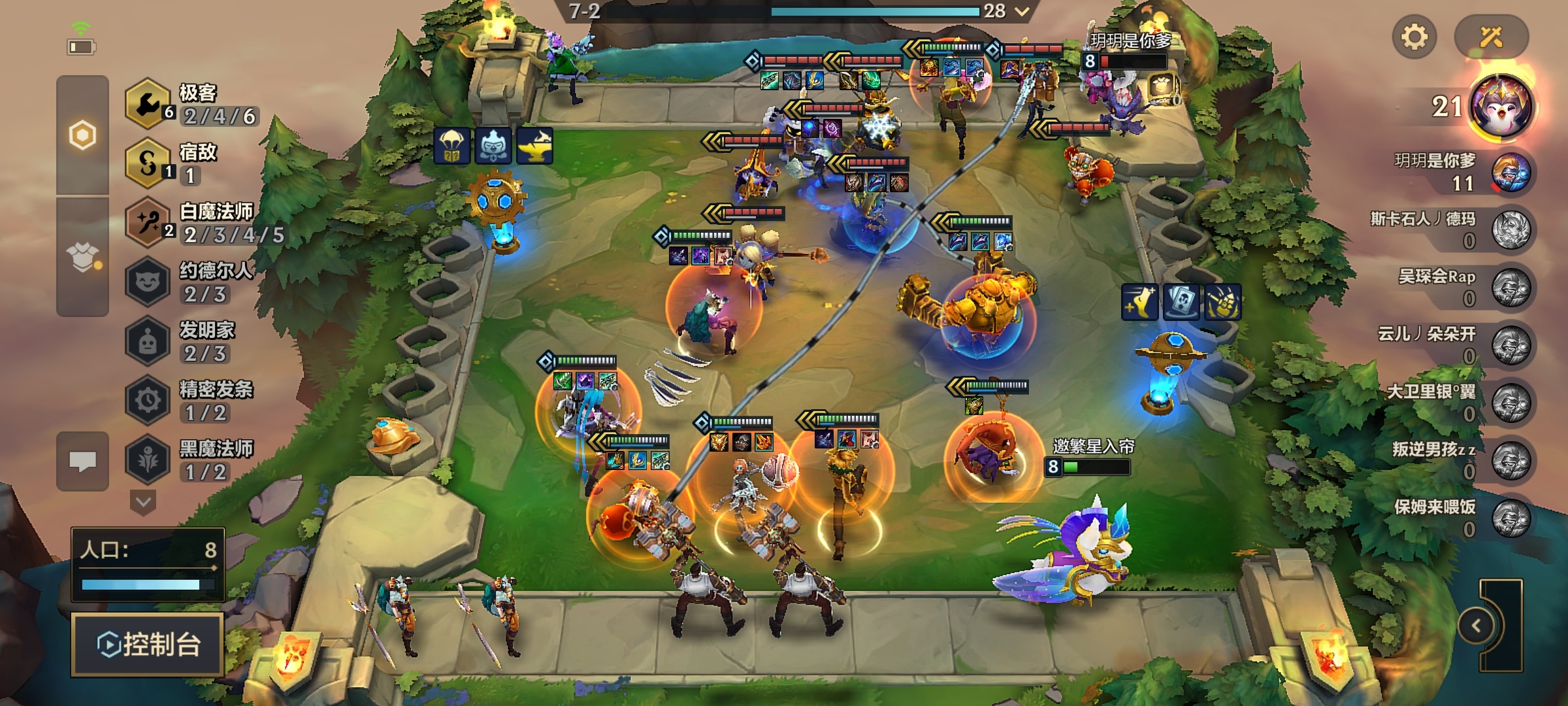Open the 控制台 console panel

point(148,645)
